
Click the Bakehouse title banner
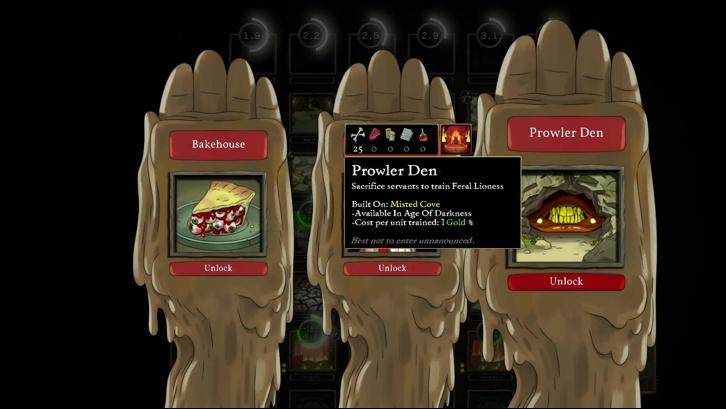point(218,144)
